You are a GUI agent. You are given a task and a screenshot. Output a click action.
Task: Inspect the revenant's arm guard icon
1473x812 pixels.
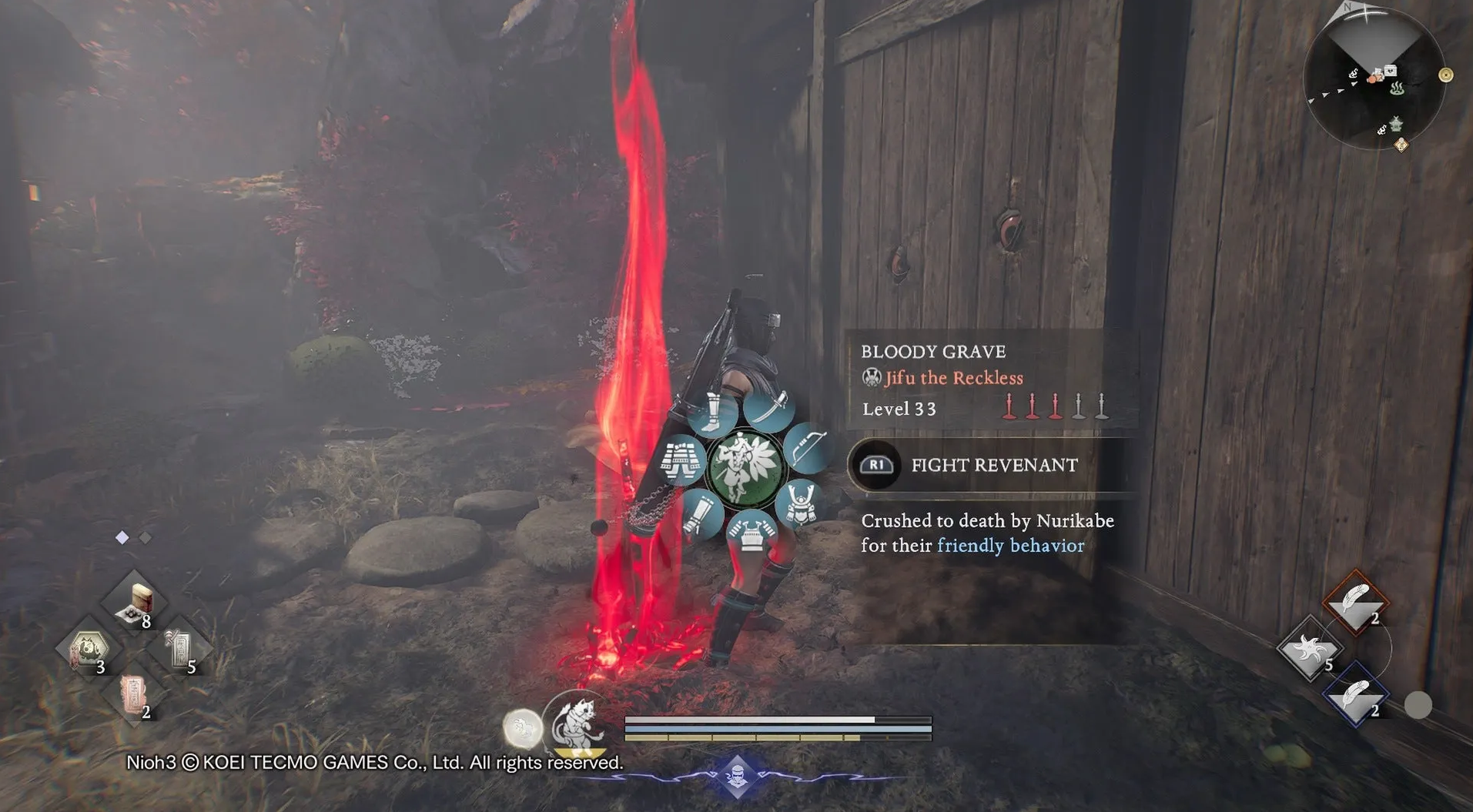701,514
